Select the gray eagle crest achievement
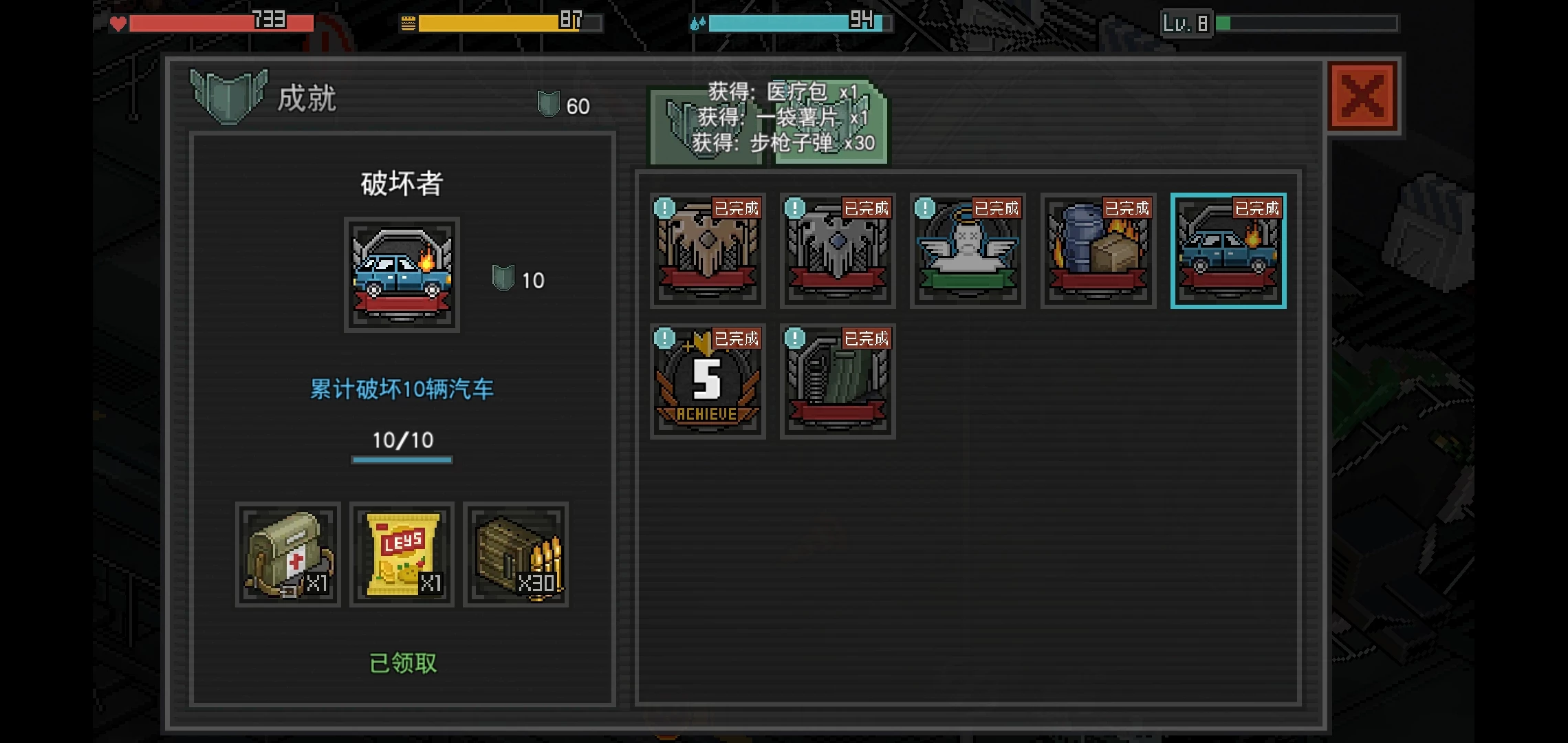The width and height of the screenshot is (1568, 743). [x=838, y=251]
